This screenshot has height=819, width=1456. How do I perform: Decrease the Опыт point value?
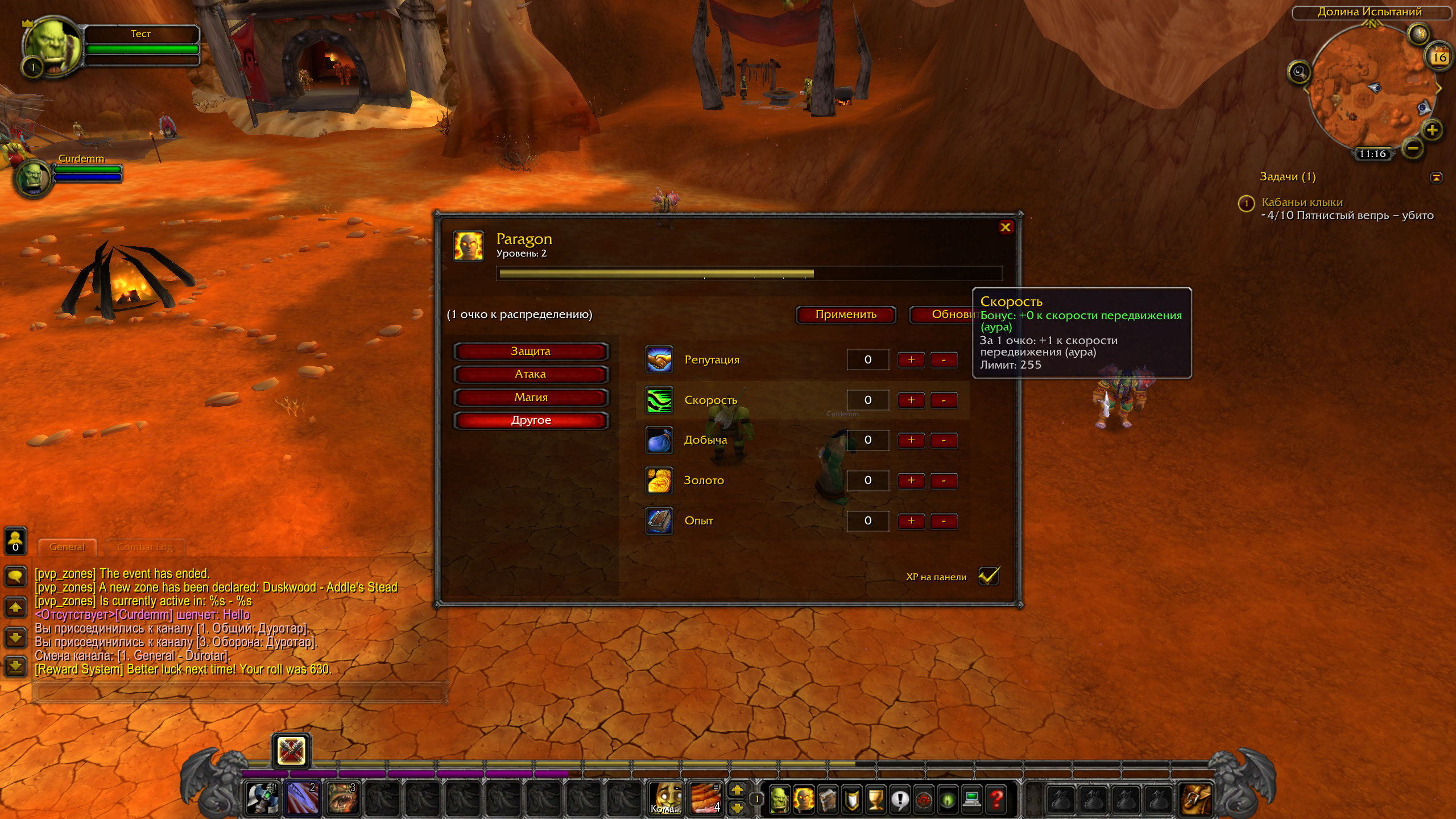coord(944,521)
